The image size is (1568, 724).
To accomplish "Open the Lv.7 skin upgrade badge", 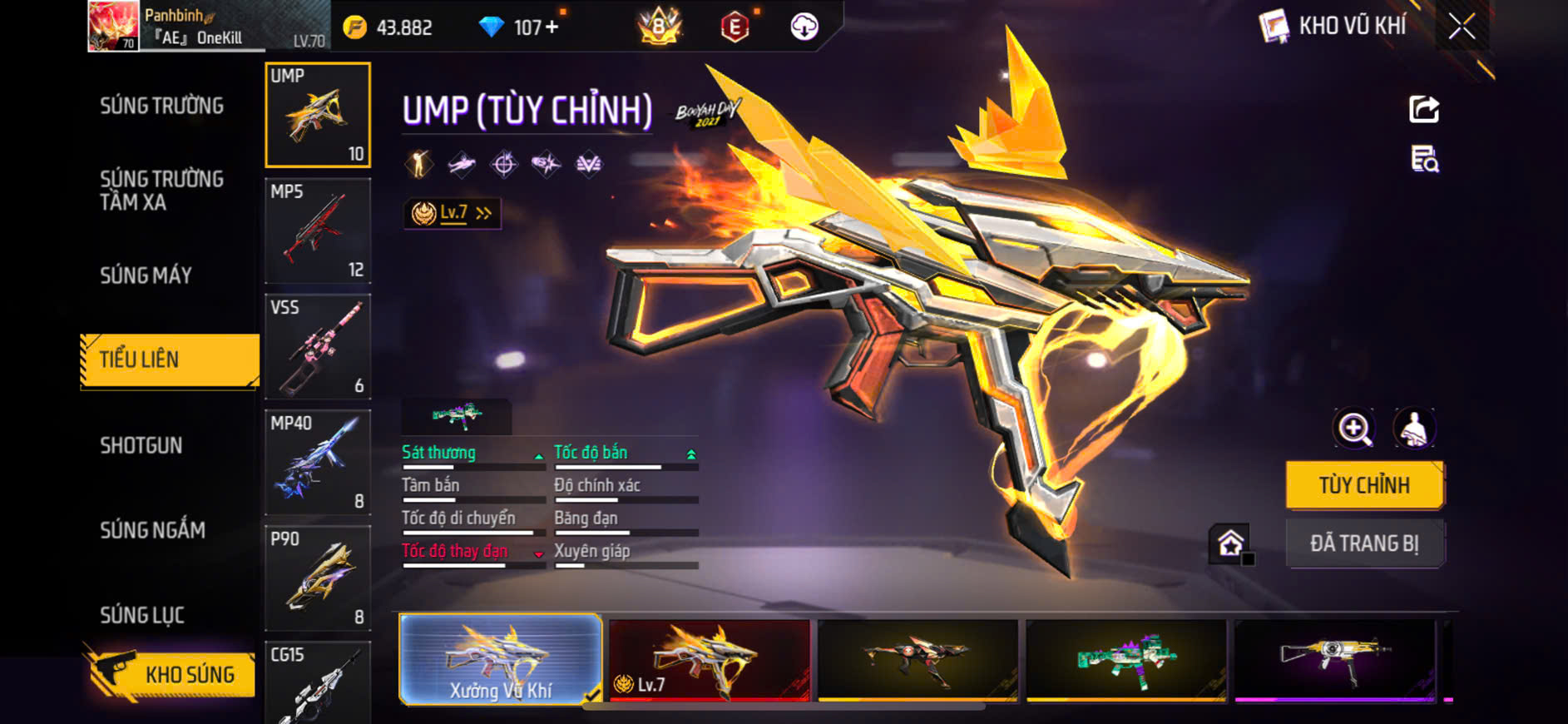I will (452, 214).
